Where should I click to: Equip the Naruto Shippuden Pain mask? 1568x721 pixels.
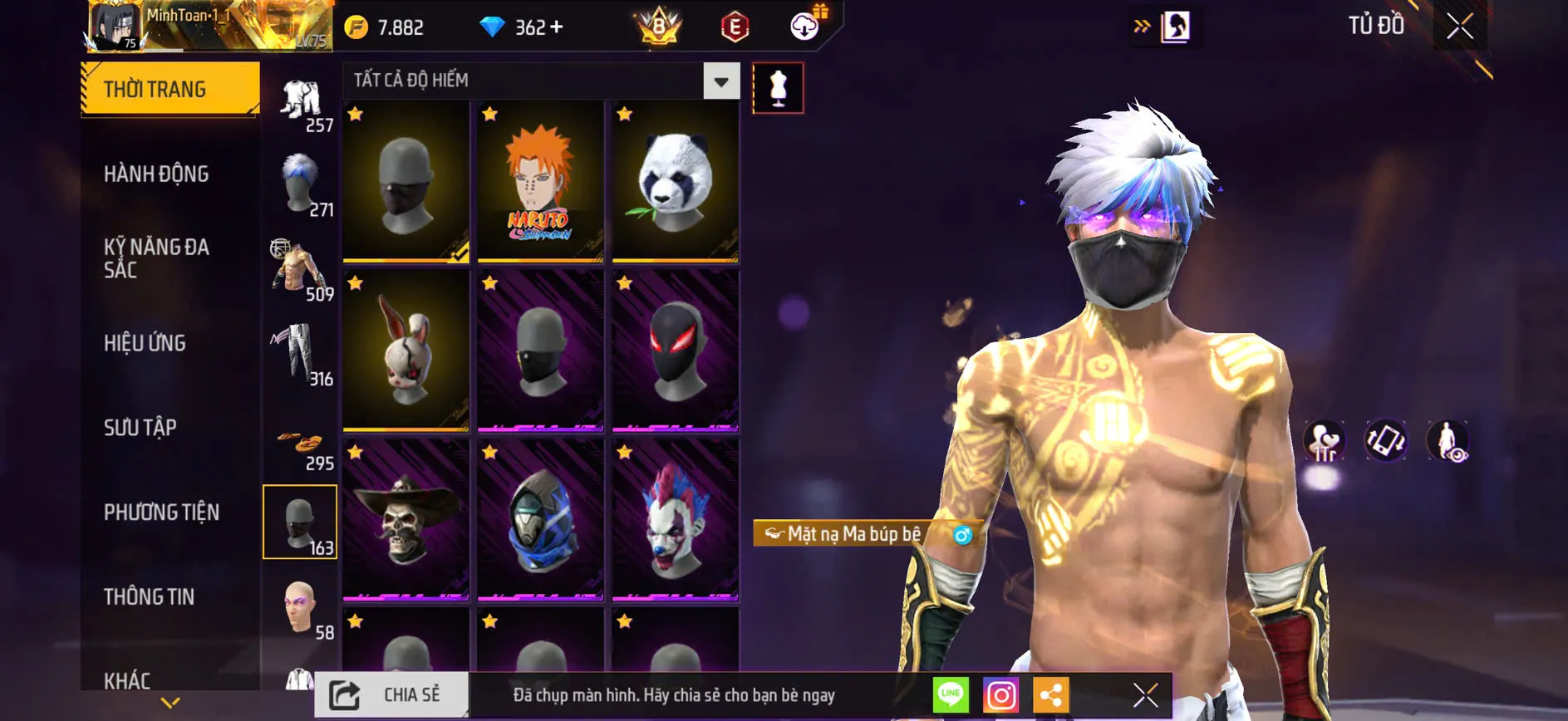[538, 181]
